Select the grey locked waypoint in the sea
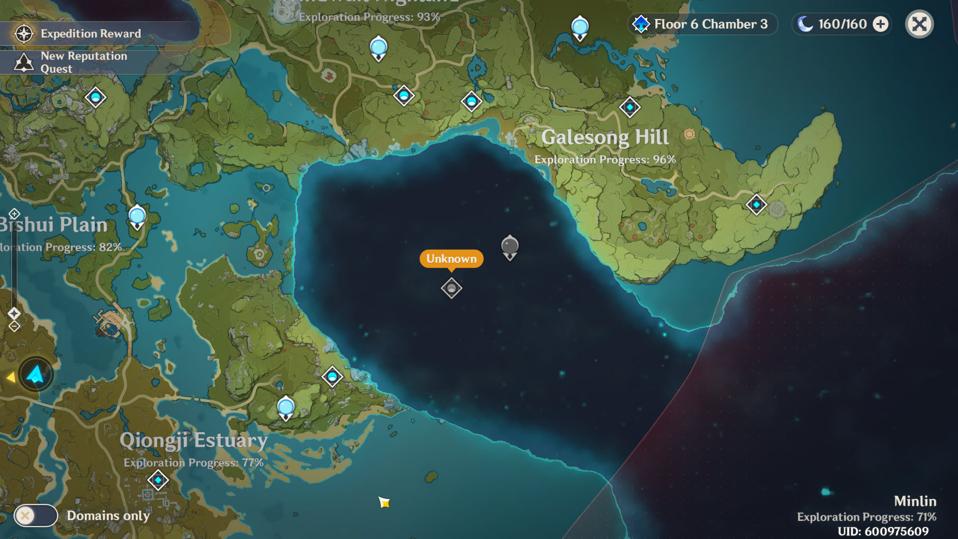 point(509,246)
